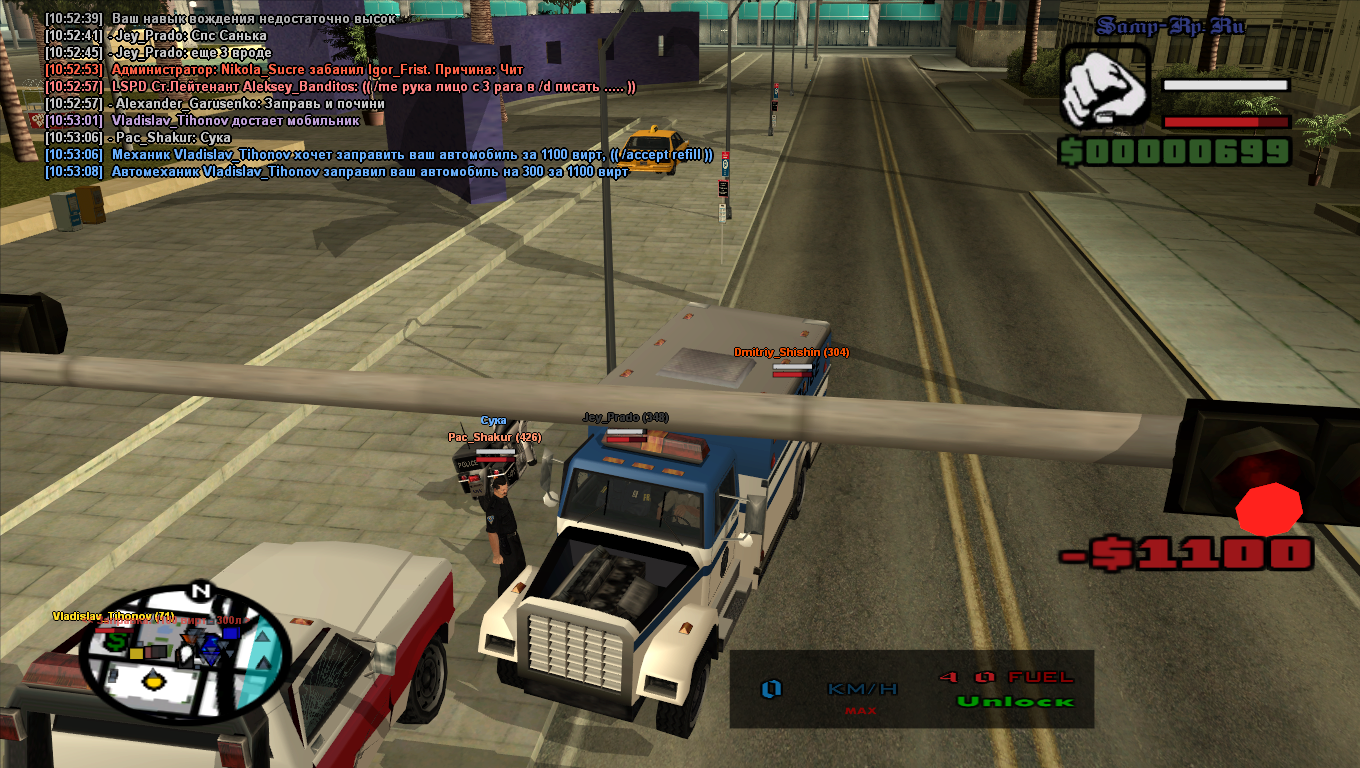
Task: Click the Samp-Rp.Ru server logo
Action: pyautogui.click(x=1169, y=27)
